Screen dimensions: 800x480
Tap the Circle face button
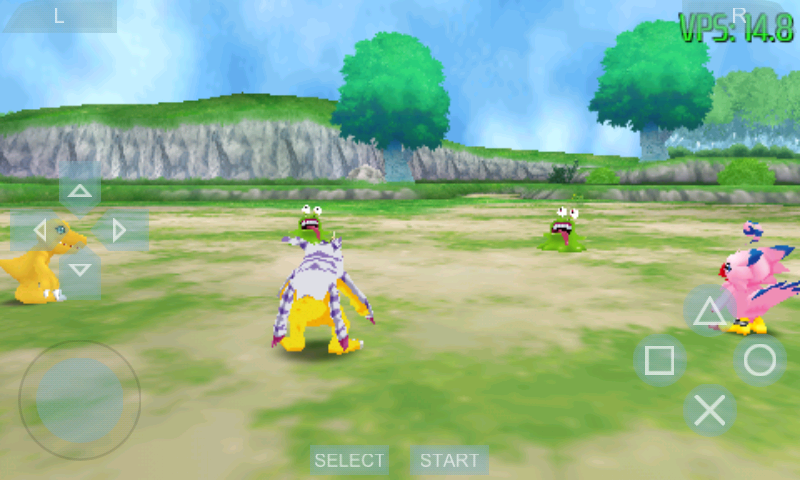[760, 360]
